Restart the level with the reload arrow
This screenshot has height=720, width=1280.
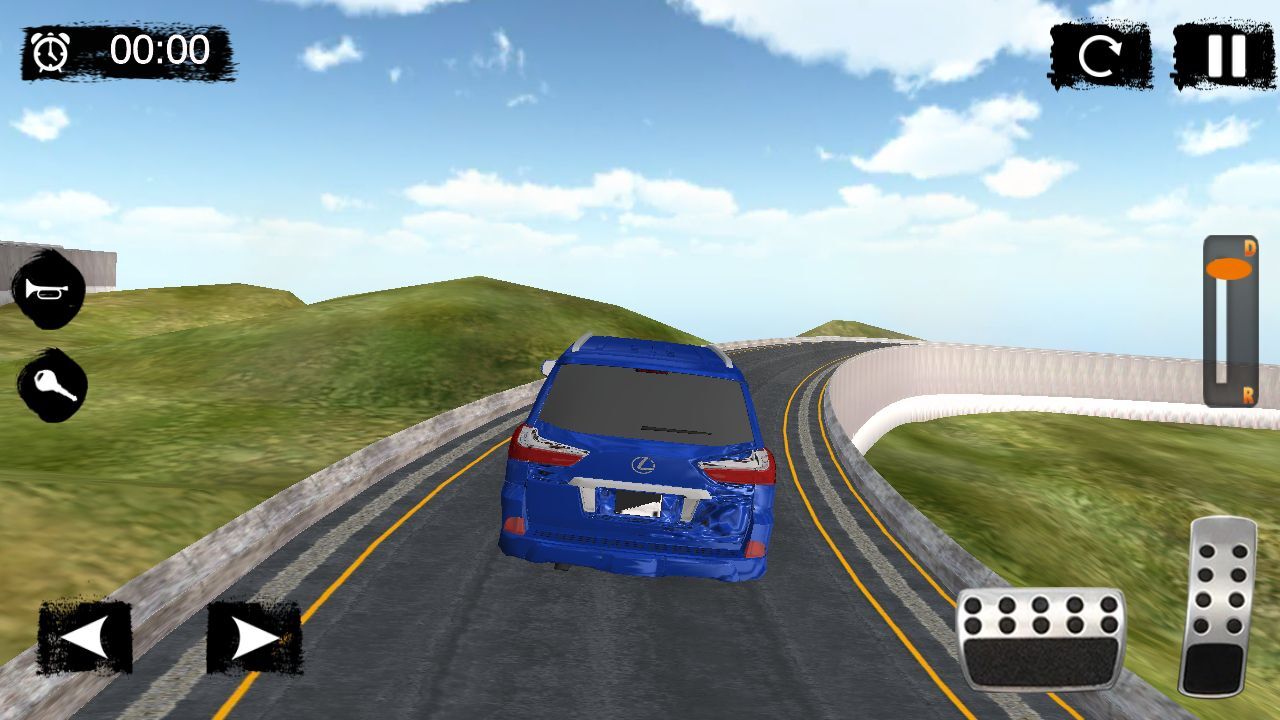pos(1100,56)
